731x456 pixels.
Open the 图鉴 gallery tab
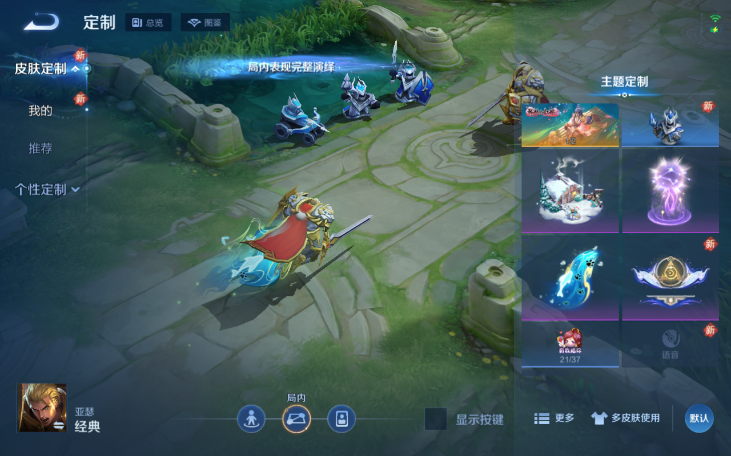click(205, 22)
